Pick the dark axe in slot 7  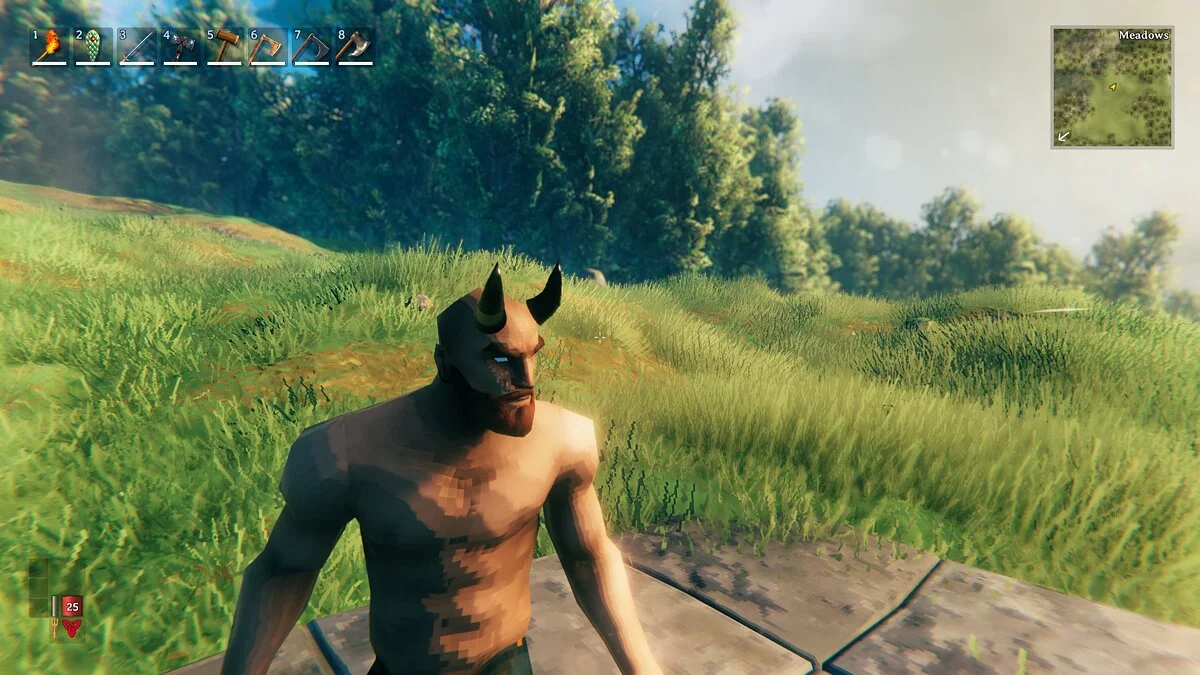[x=312, y=46]
